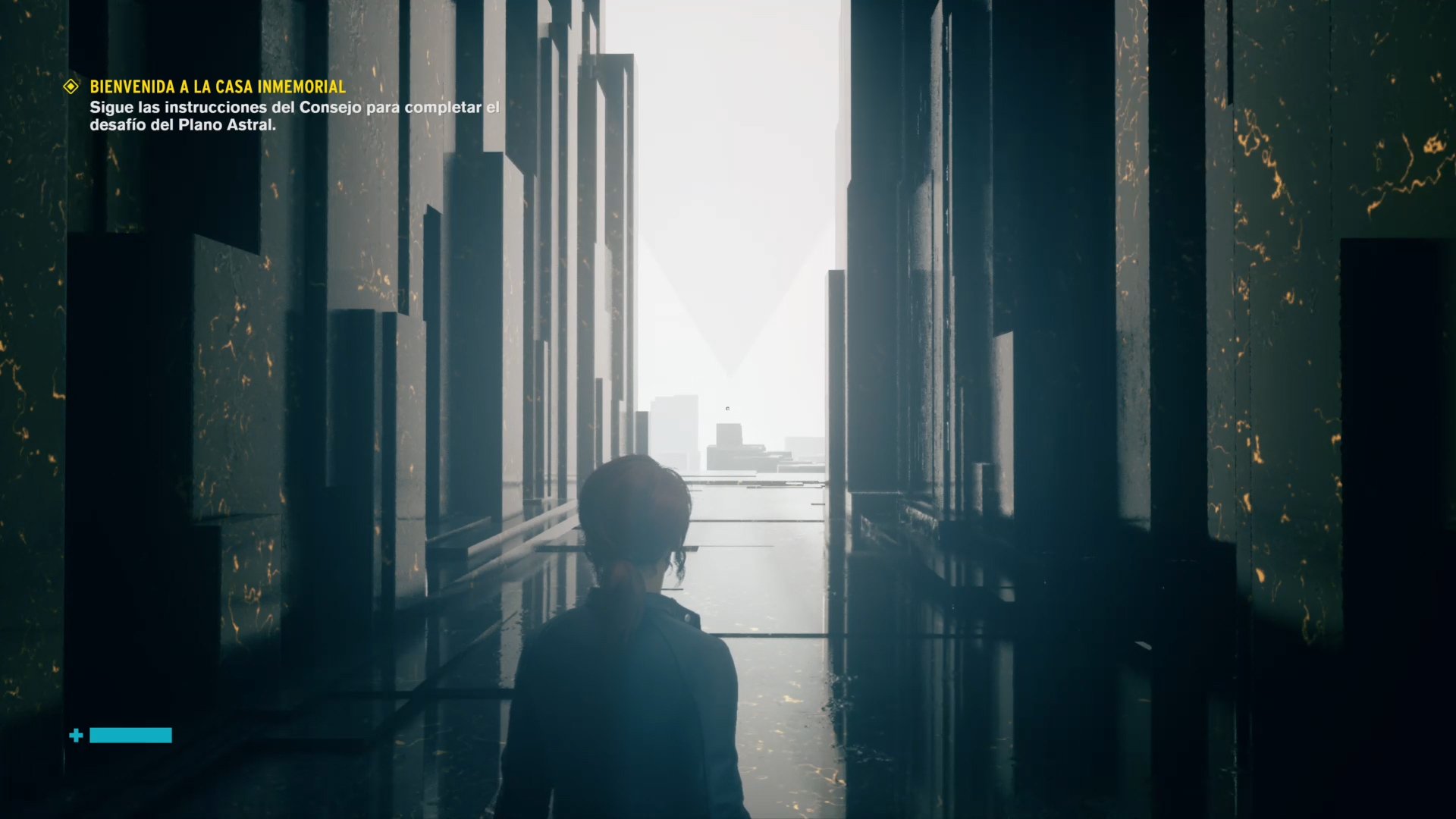The image size is (1456, 819).
Task: Click the yellow diamond mission marker icon
Action: [x=71, y=87]
